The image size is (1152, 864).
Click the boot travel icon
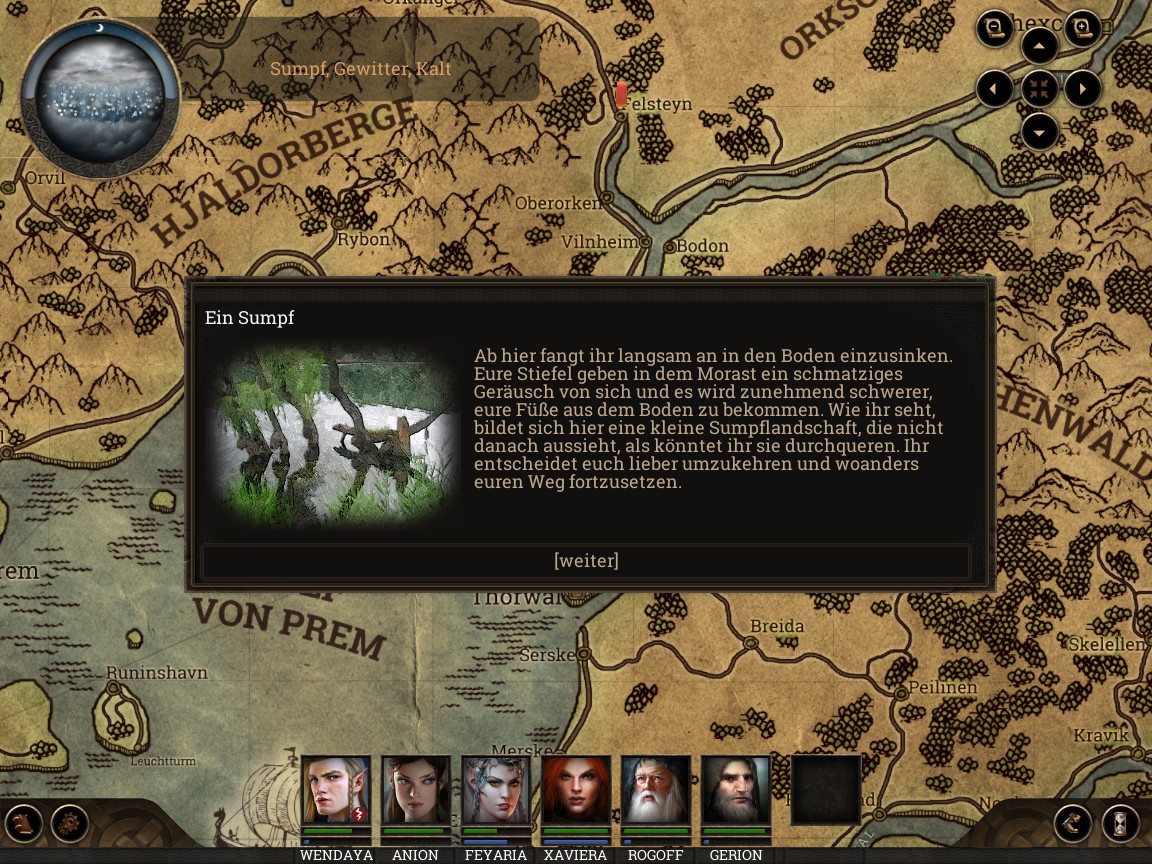1073,824
